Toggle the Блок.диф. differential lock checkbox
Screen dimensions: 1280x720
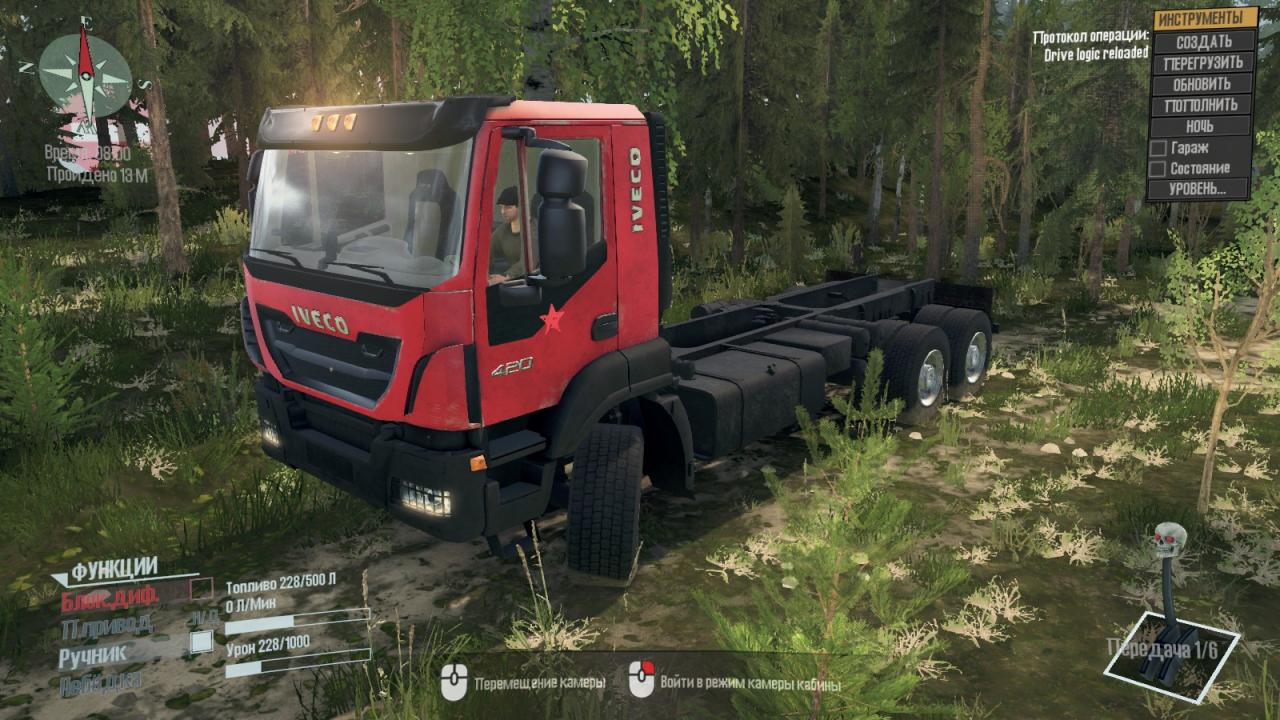[202, 588]
